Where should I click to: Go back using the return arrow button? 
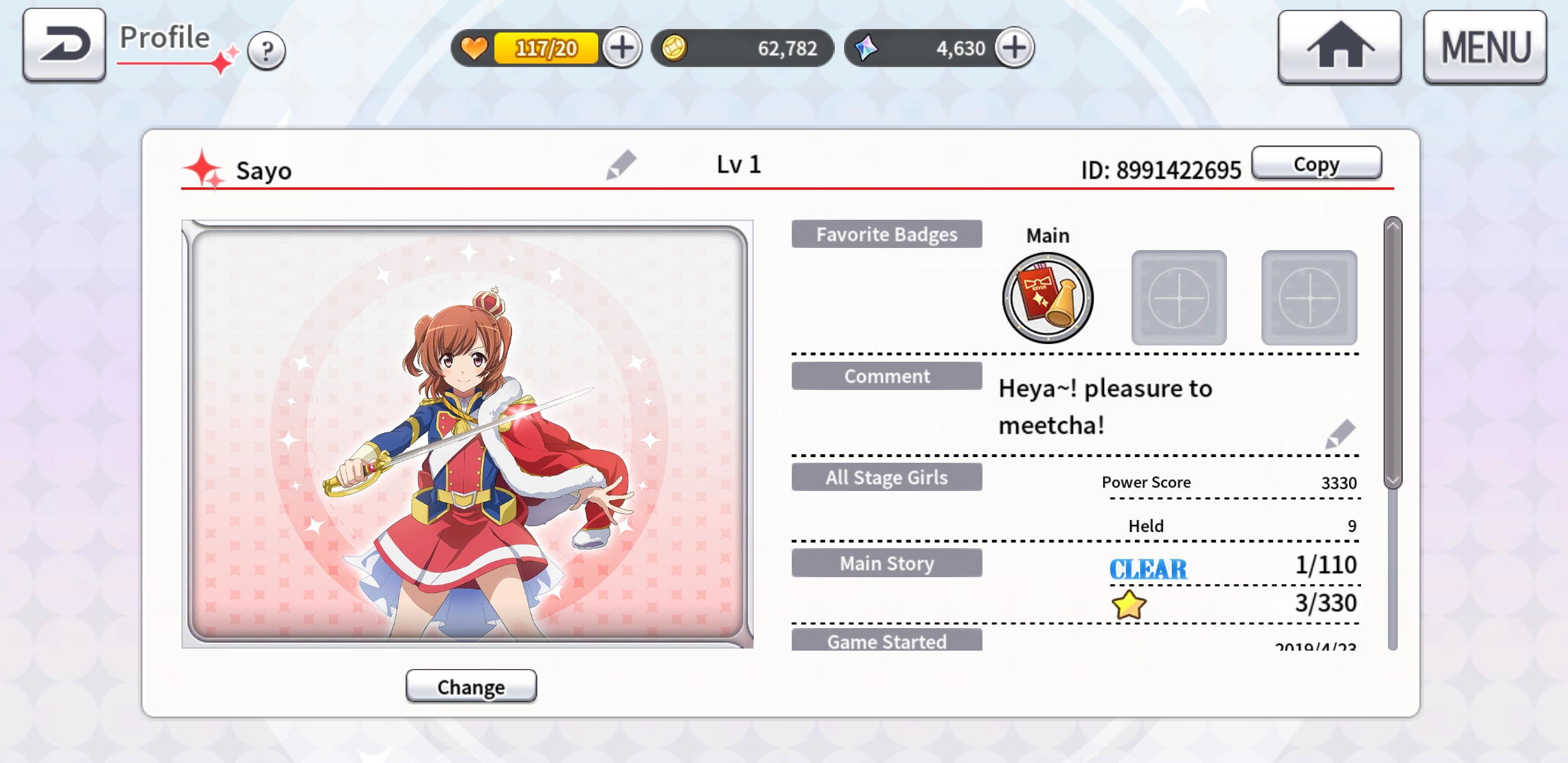[64, 45]
